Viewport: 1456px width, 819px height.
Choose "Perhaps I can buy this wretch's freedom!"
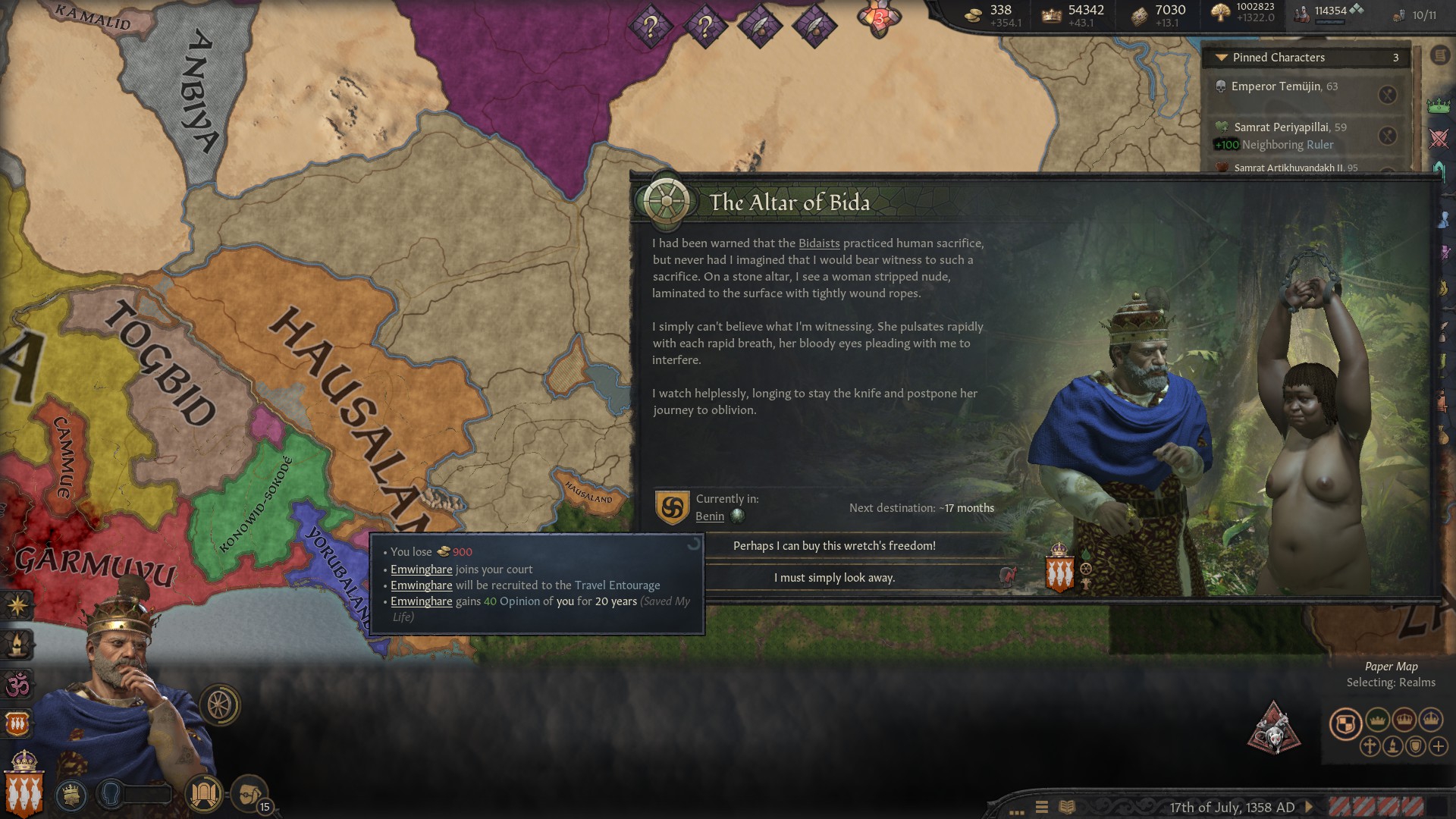click(834, 546)
